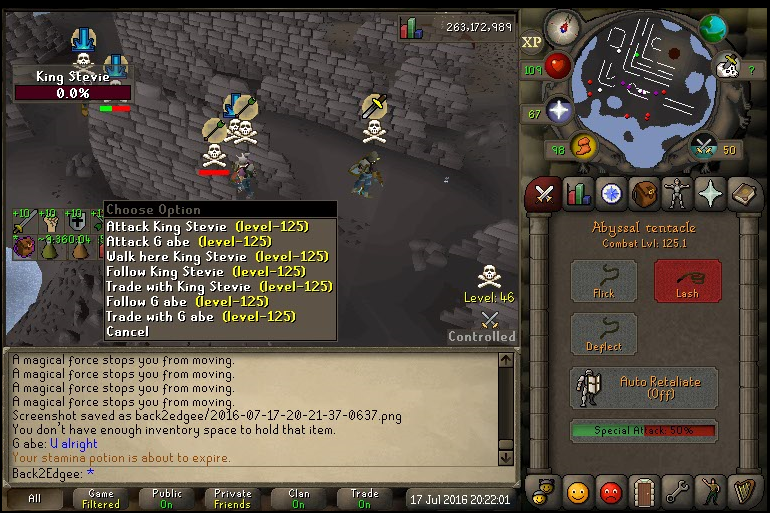Image resolution: width=770 pixels, height=513 pixels.
Task: Show All chat messages tab
Action: coord(35,498)
